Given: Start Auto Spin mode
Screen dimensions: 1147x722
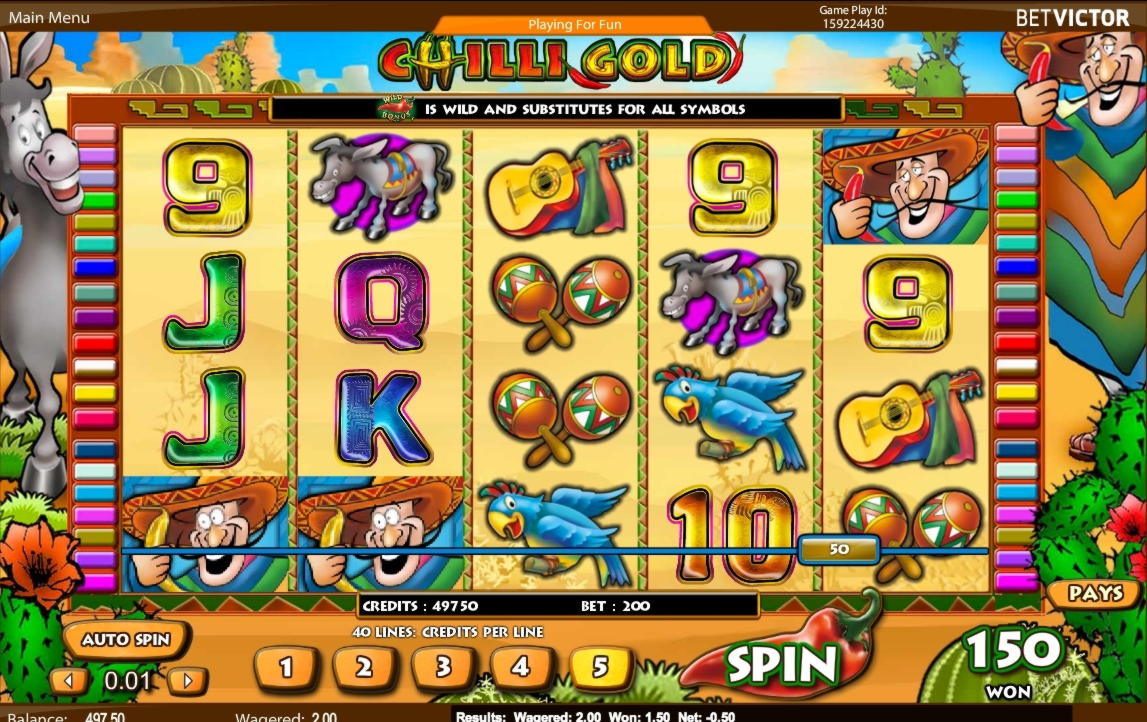Looking at the screenshot, I should click(x=126, y=640).
